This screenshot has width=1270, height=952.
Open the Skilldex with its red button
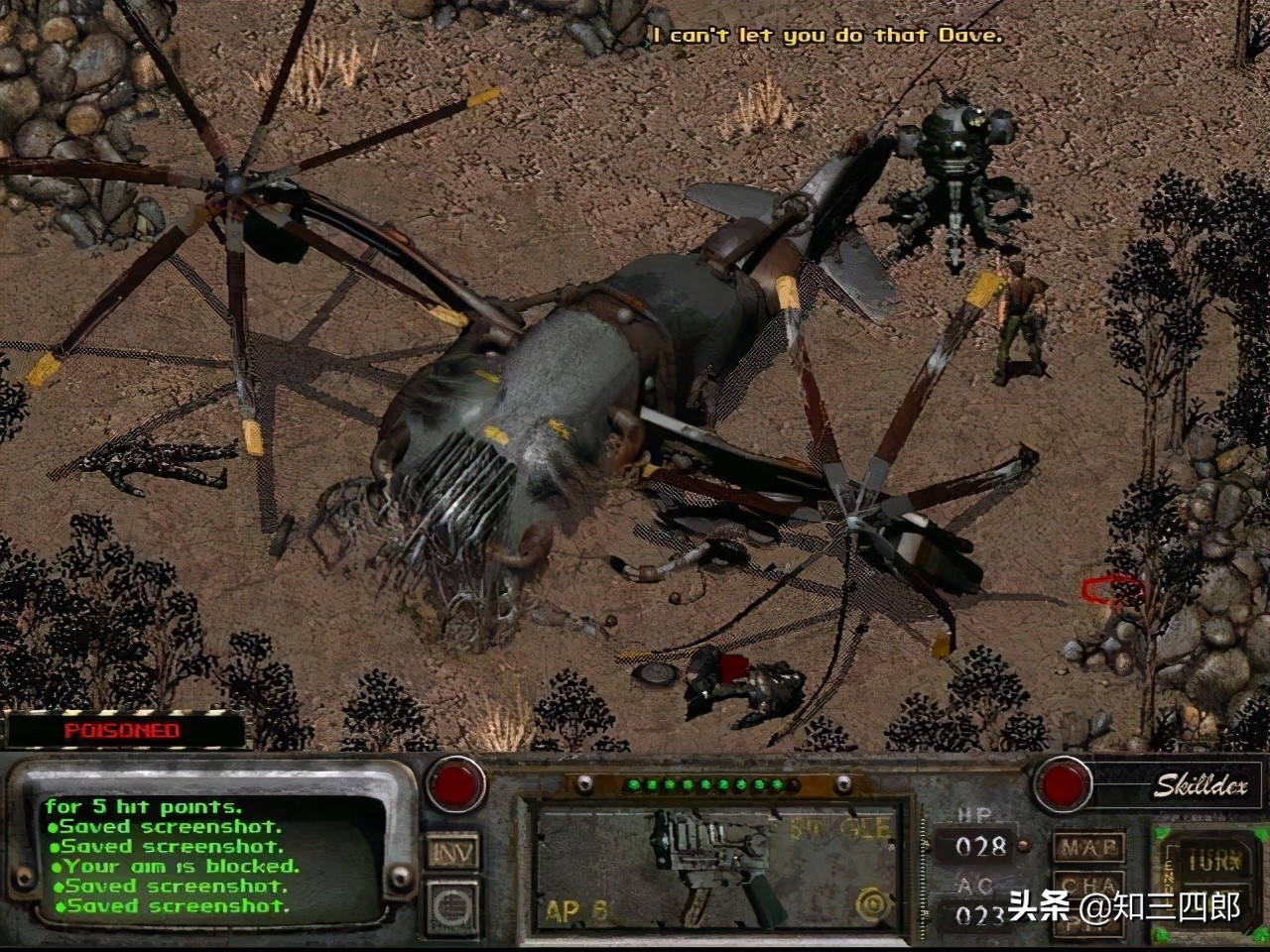click(x=1063, y=783)
